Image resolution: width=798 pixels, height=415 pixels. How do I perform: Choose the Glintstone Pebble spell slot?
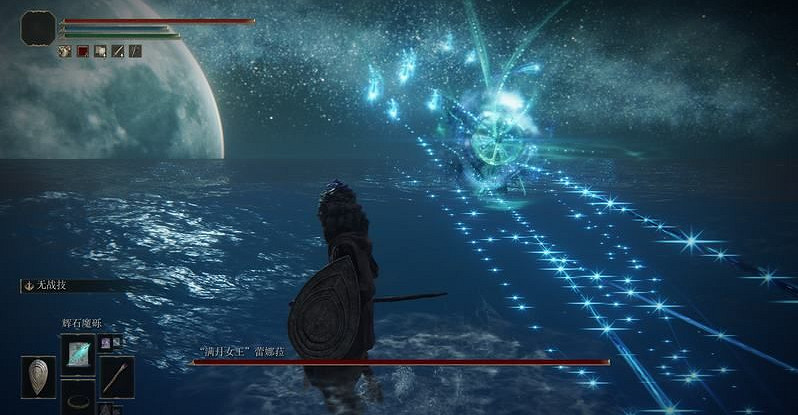click(x=77, y=355)
